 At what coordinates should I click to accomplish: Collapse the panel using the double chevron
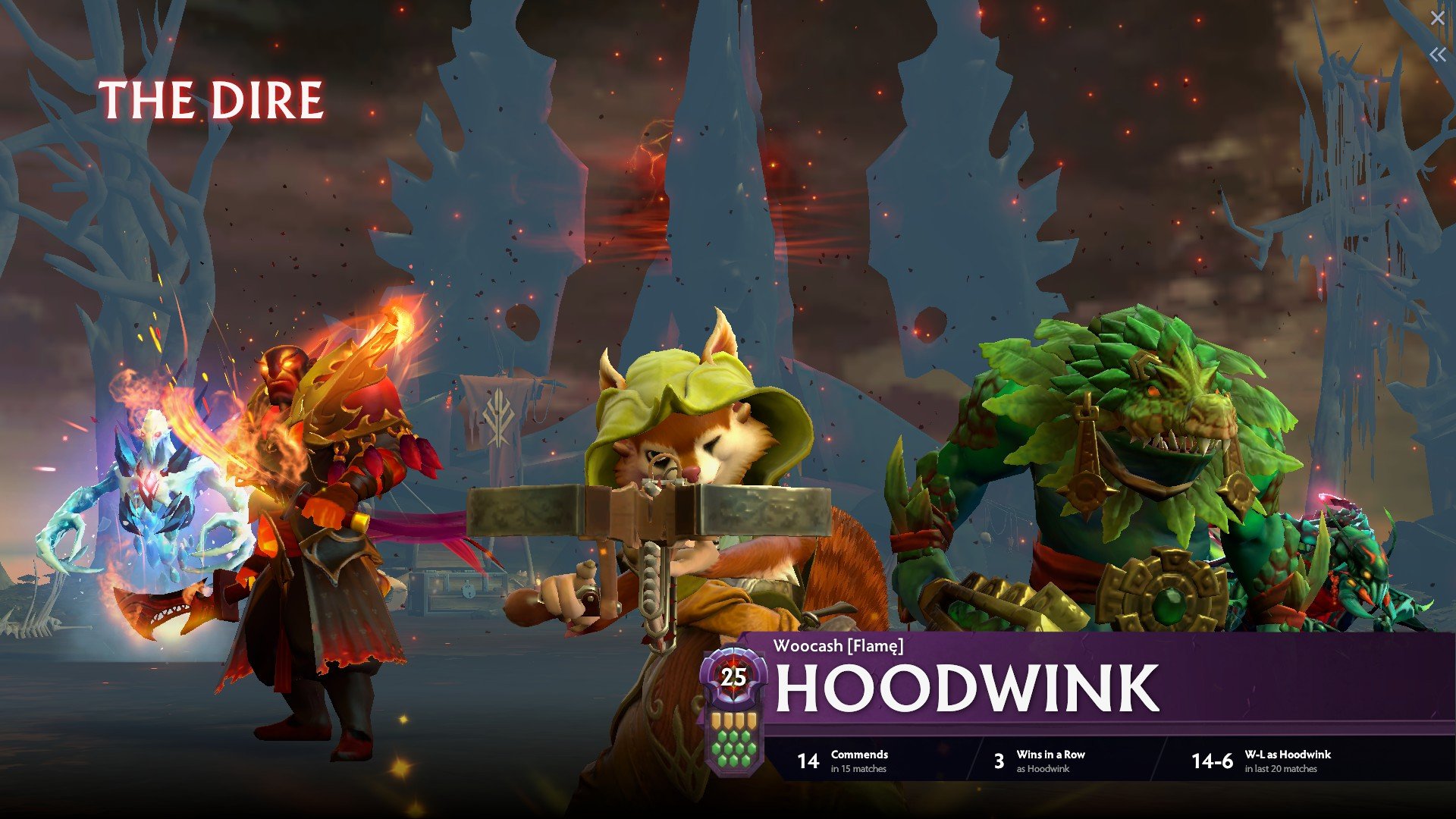(x=1439, y=55)
